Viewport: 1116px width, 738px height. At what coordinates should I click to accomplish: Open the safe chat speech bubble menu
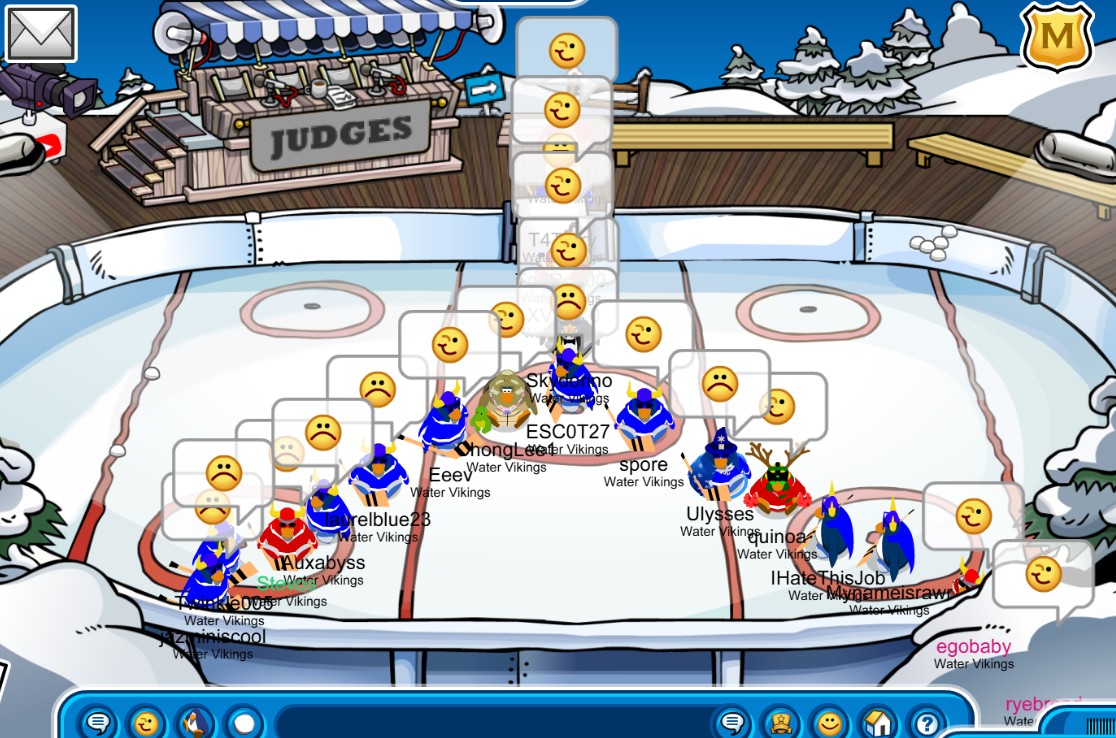(x=99, y=722)
